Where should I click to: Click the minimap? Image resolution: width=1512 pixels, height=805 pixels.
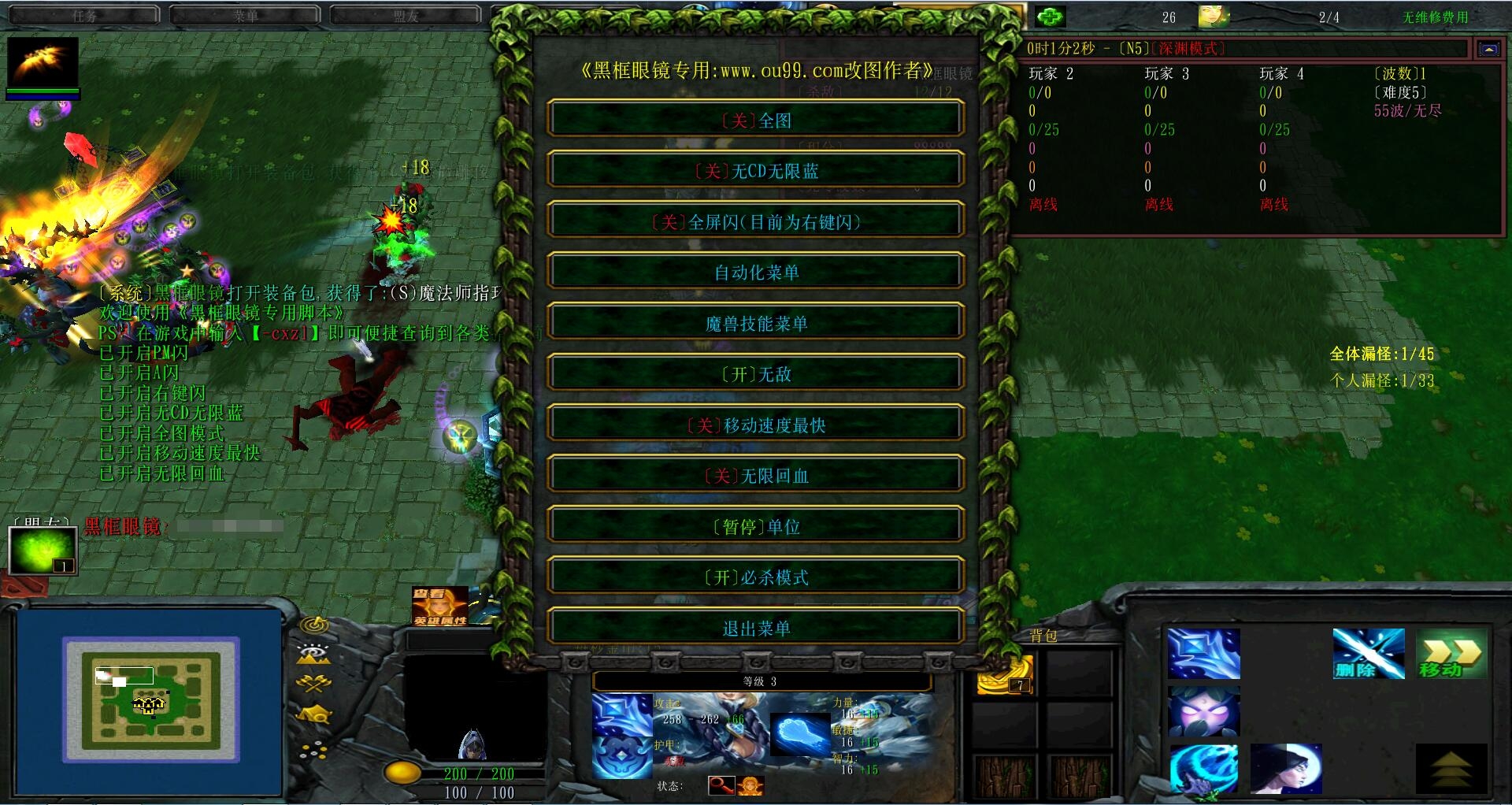[150, 701]
